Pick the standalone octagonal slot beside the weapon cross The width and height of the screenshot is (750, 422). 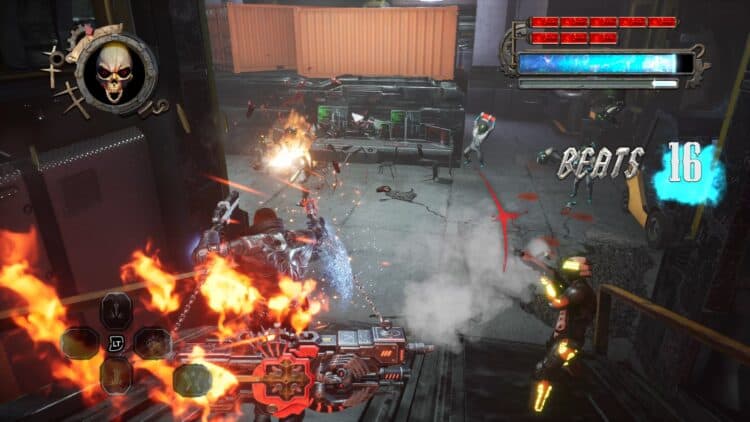191,380
